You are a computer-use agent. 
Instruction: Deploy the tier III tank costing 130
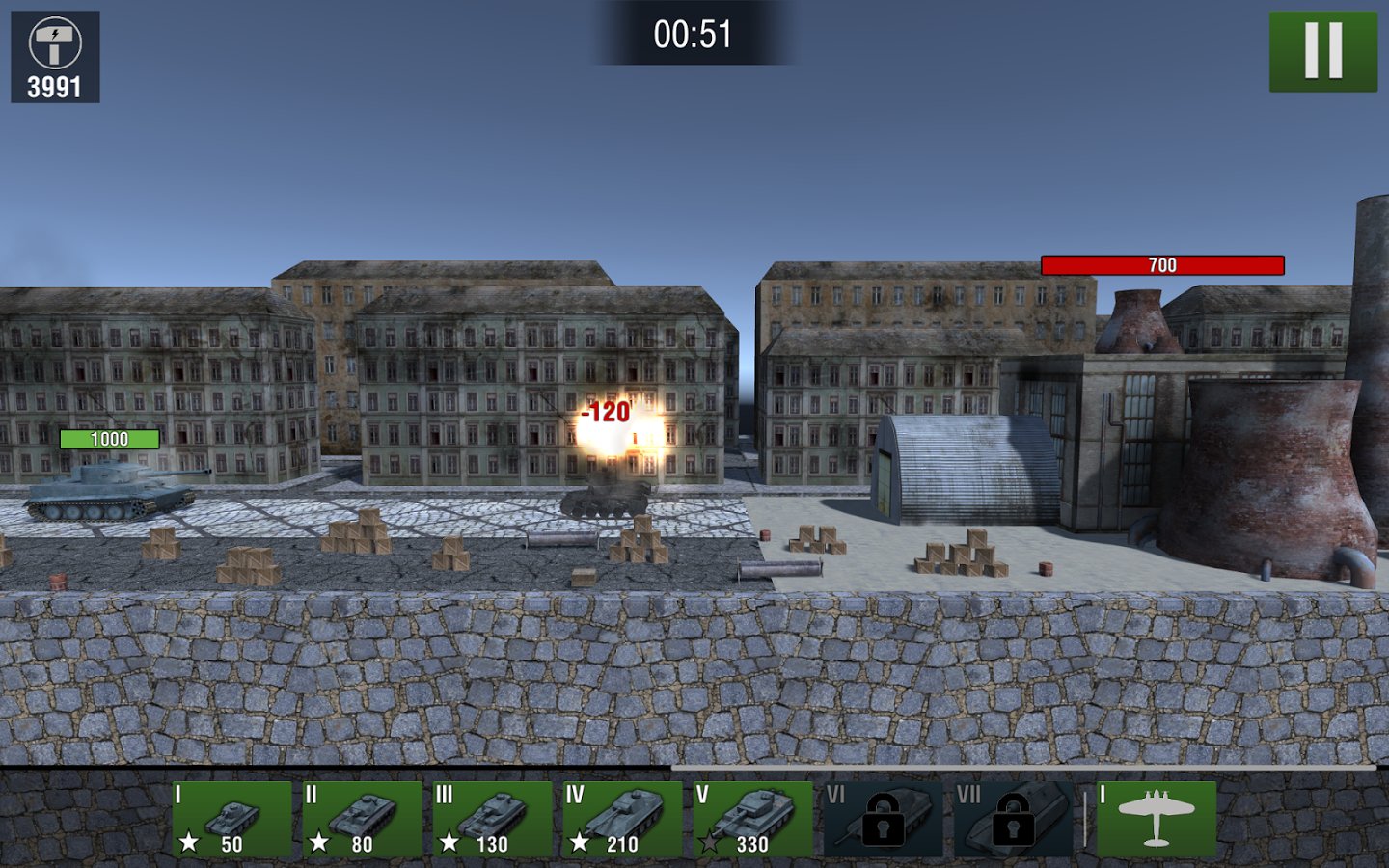click(x=492, y=819)
